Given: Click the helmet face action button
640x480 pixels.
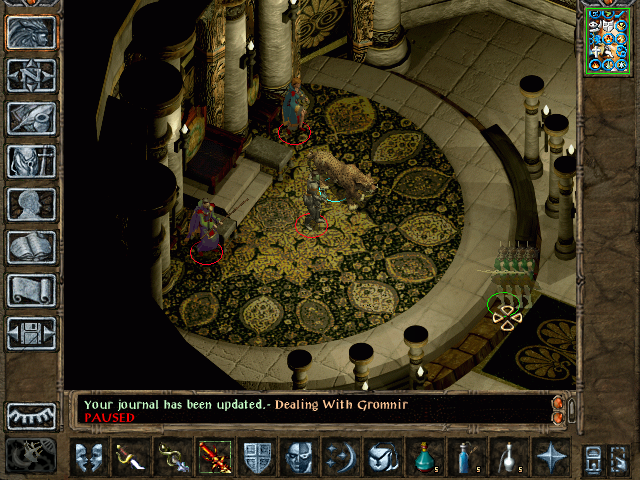Looking at the screenshot, I should point(299,457).
